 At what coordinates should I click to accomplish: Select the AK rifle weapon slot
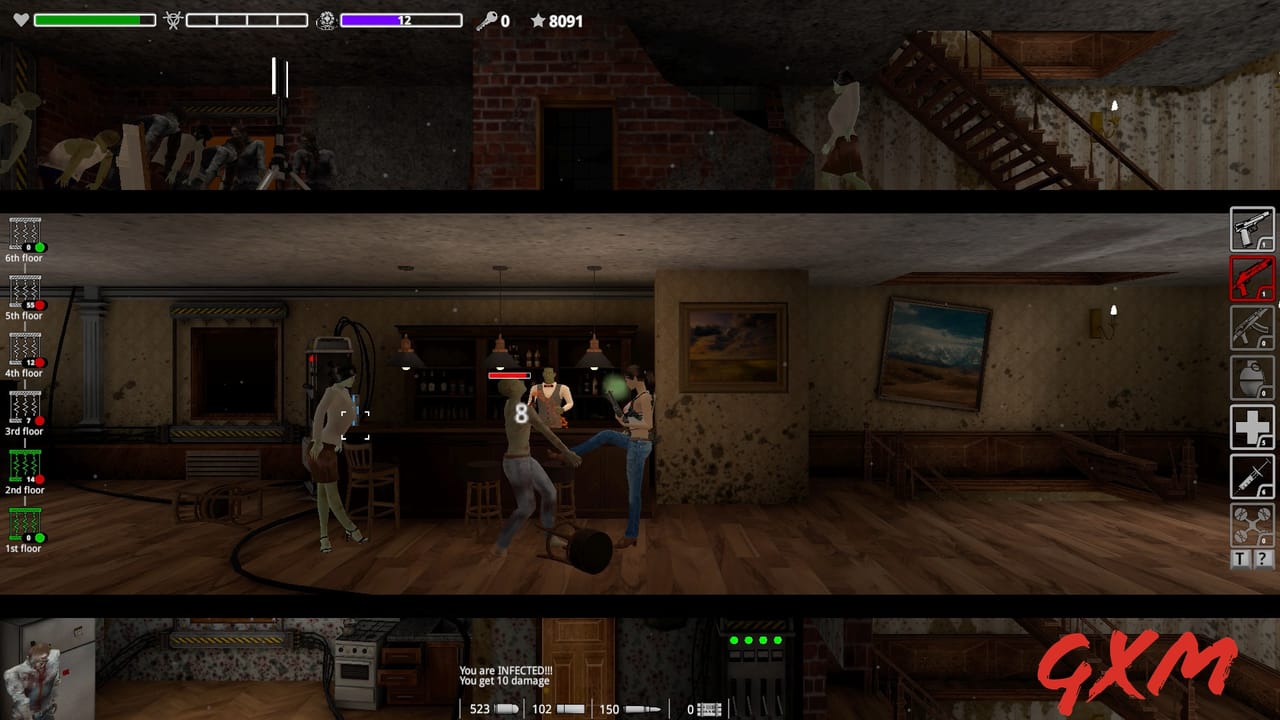[1251, 330]
